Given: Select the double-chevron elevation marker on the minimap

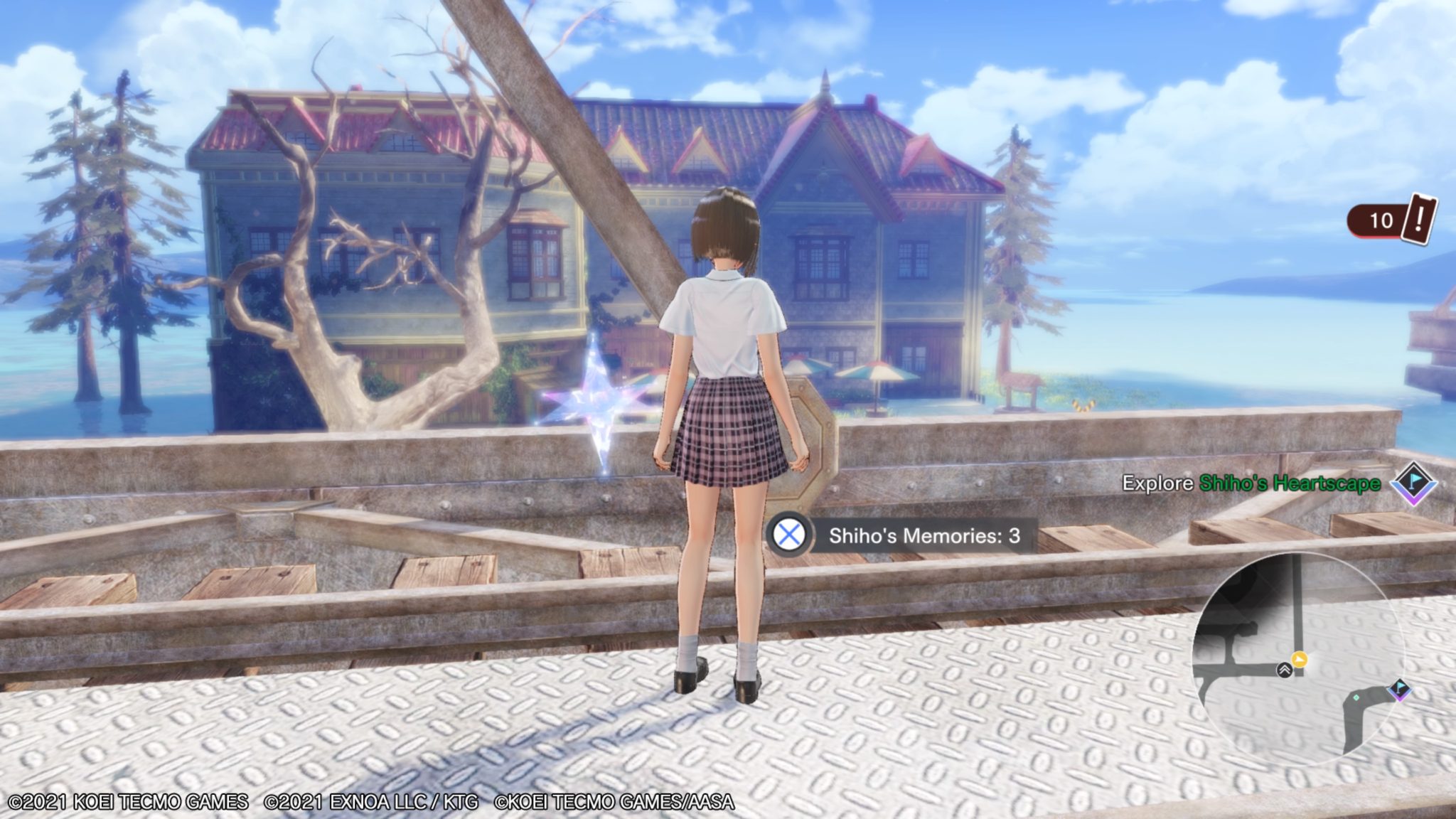Looking at the screenshot, I should [x=1285, y=670].
